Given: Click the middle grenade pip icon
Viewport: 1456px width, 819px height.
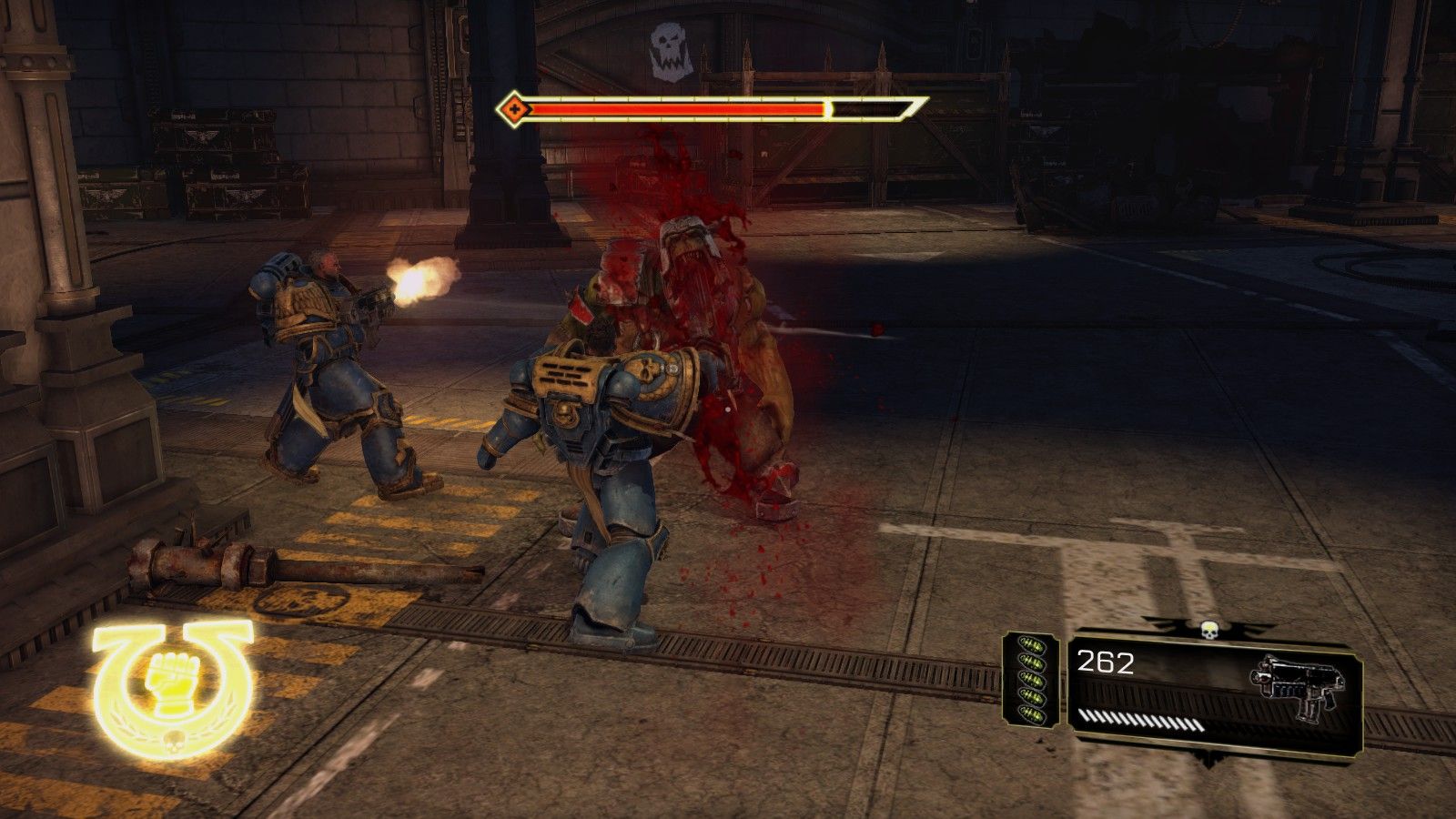Looking at the screenshot, I should pyautogui.click(x=1034, y=680).
